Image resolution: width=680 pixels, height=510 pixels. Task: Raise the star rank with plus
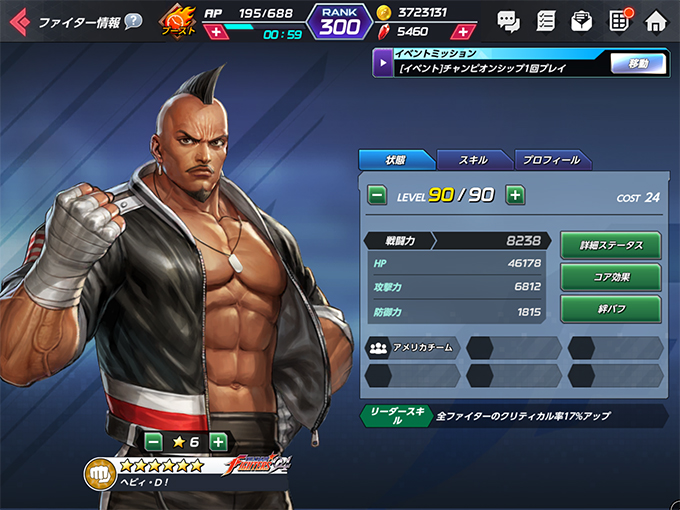[218, 441]
